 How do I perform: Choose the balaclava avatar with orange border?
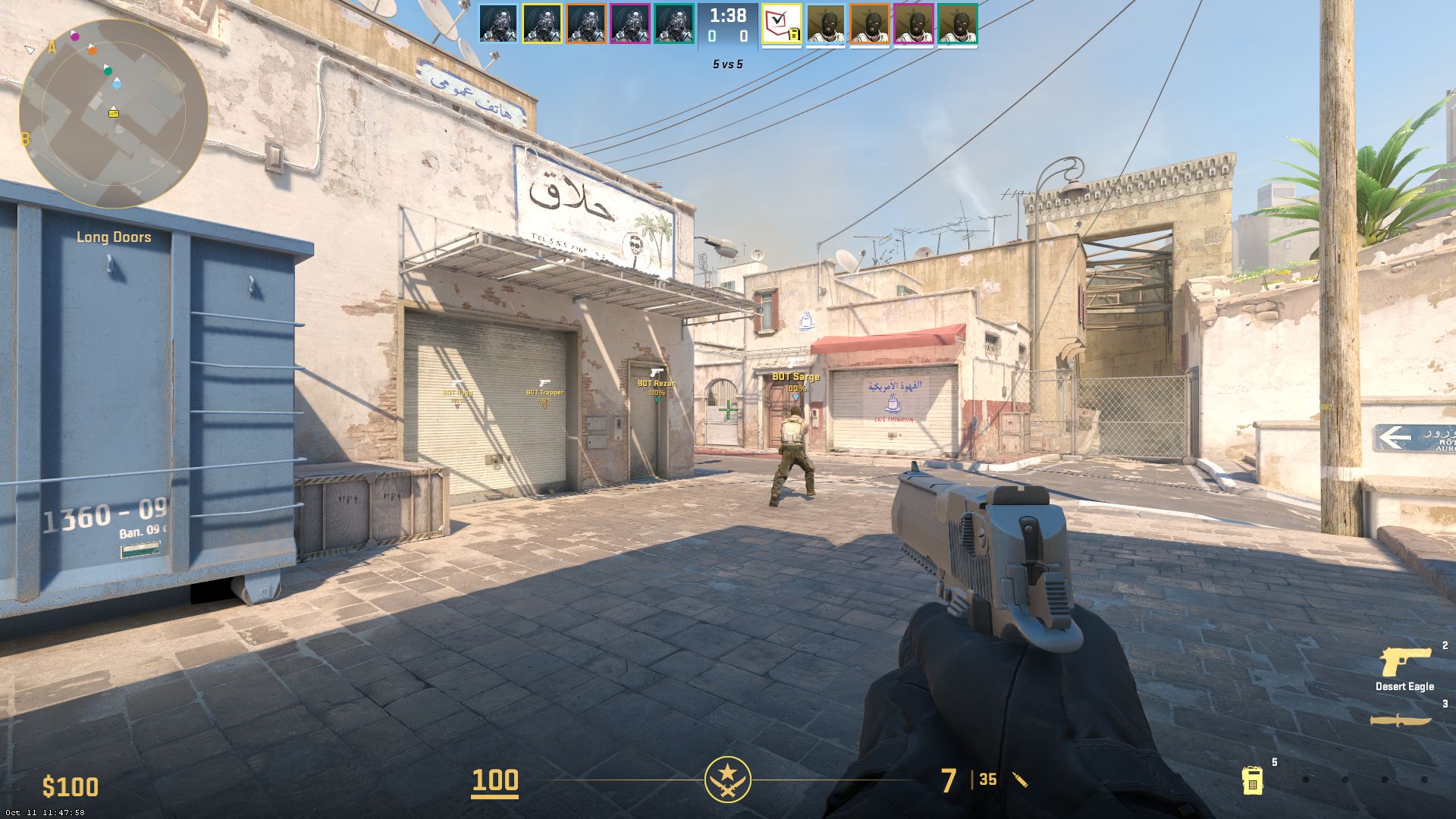pos(870,24)
